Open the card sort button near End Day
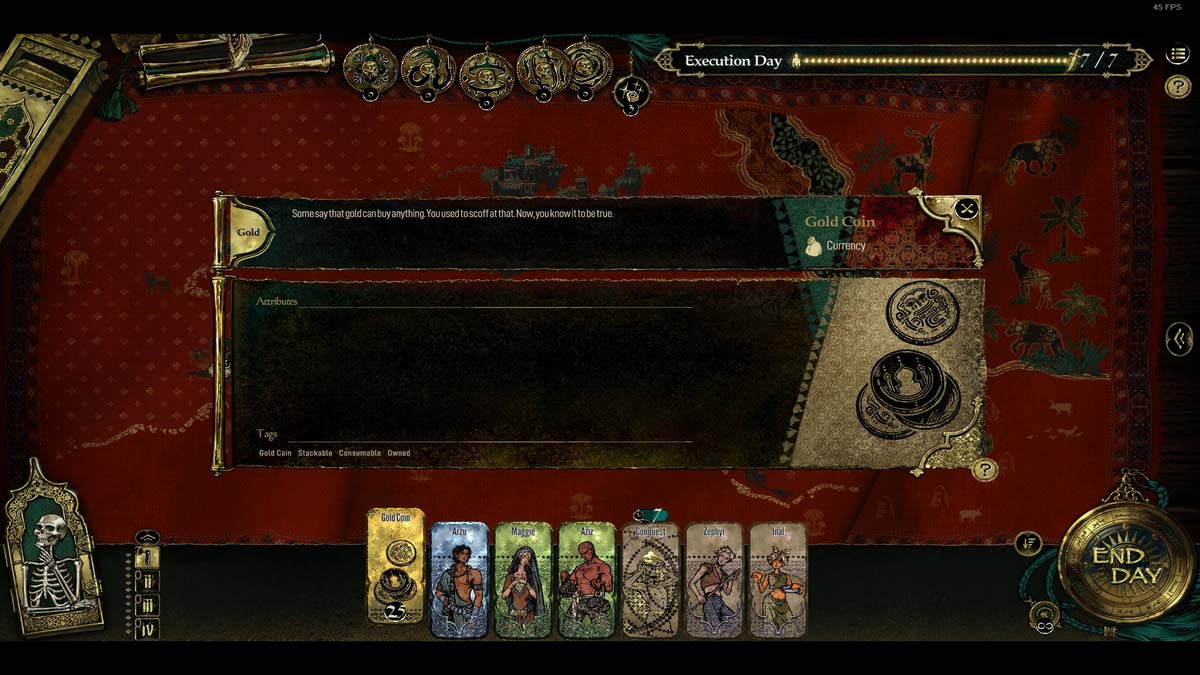 tap(1027, 544)
